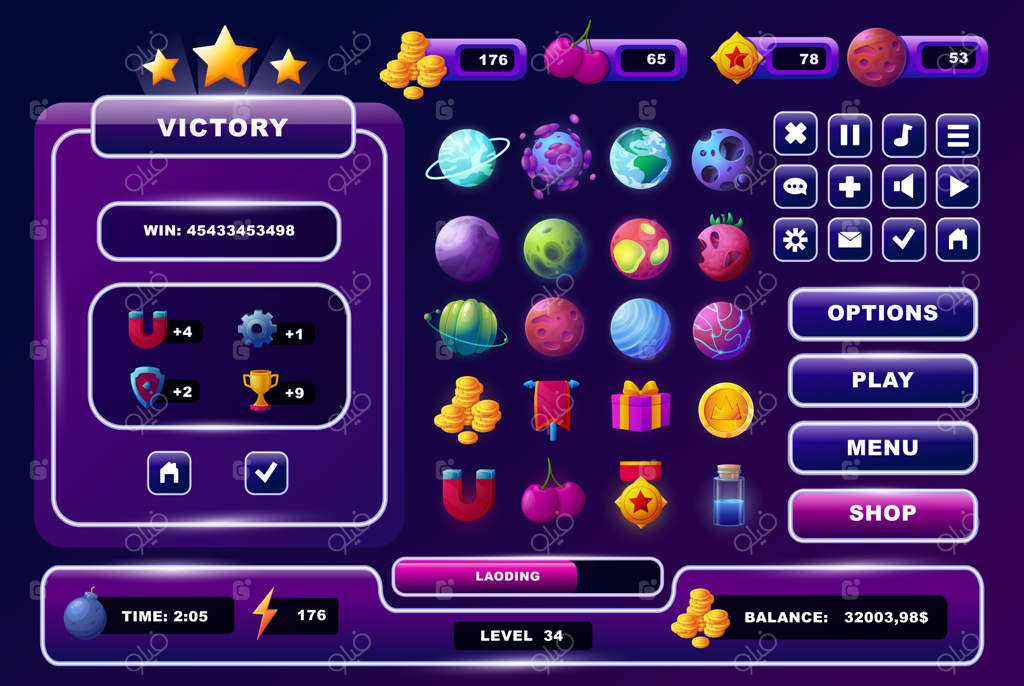This screenshot has height=686, width=1024.
Task: Click the play triangle icon button
Action: 957,187
